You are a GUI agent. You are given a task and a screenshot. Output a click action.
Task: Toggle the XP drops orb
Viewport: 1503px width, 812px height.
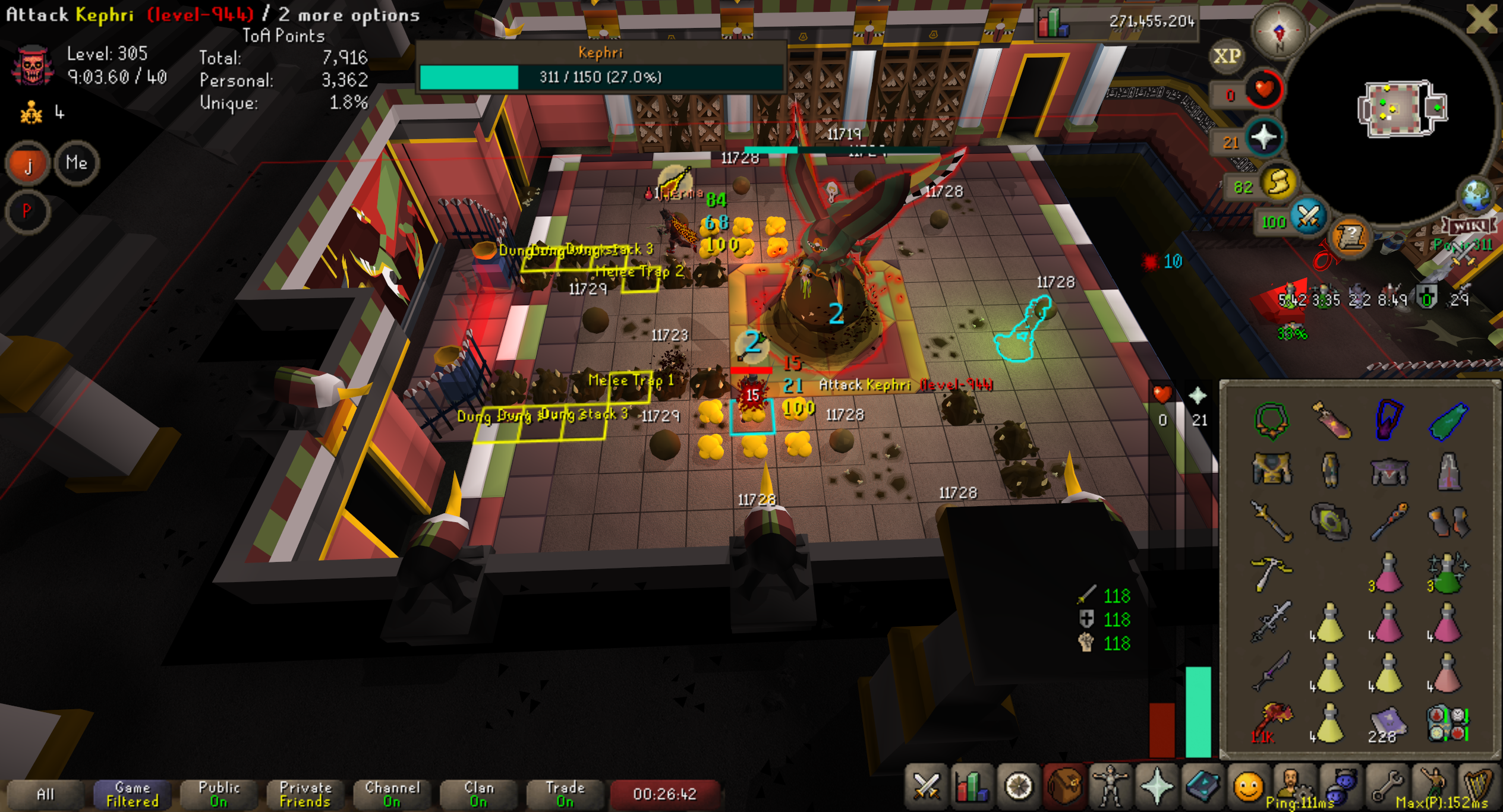[x=1227, y=56]
